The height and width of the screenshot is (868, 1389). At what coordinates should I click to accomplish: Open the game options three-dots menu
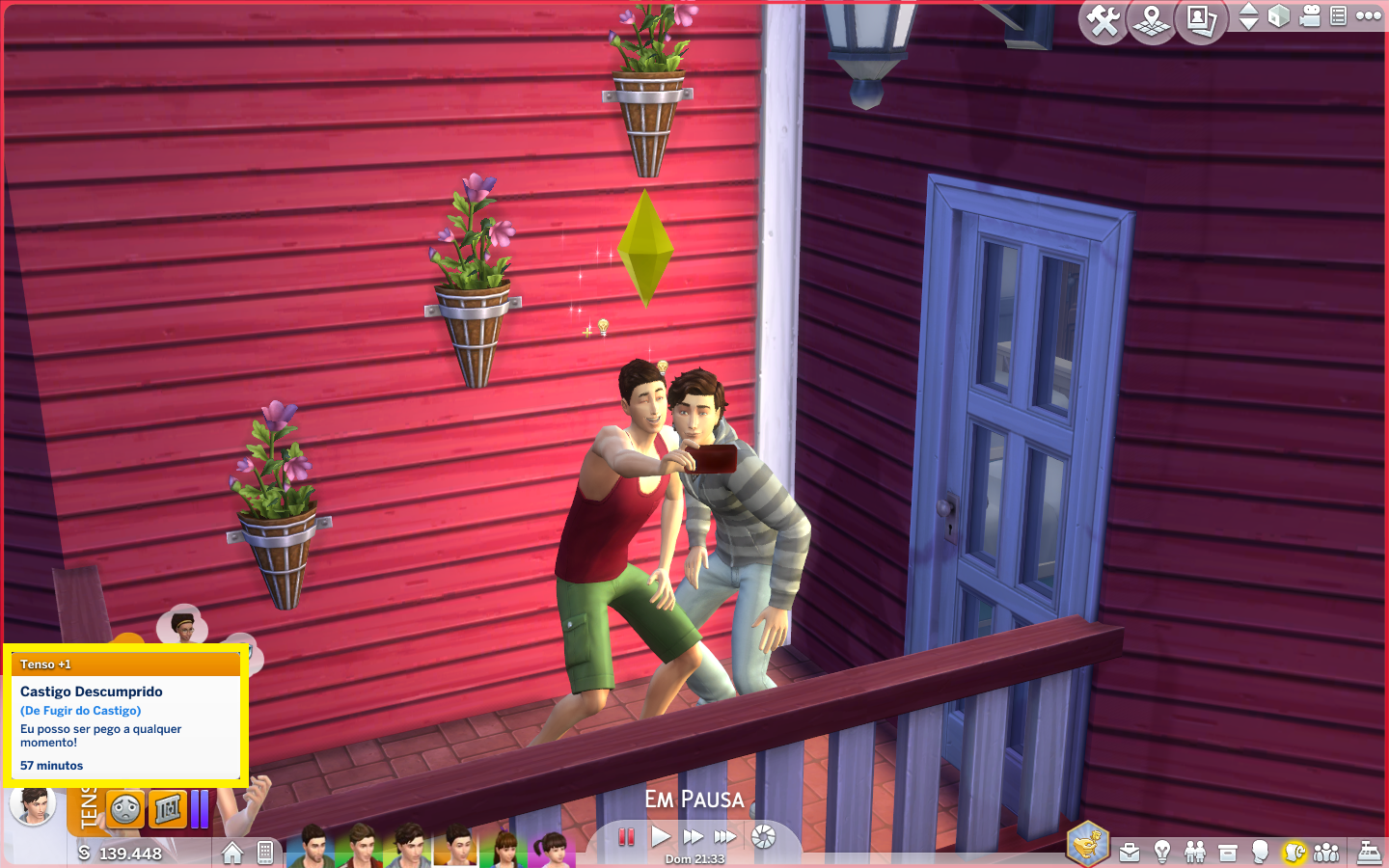pos(1369,15)
